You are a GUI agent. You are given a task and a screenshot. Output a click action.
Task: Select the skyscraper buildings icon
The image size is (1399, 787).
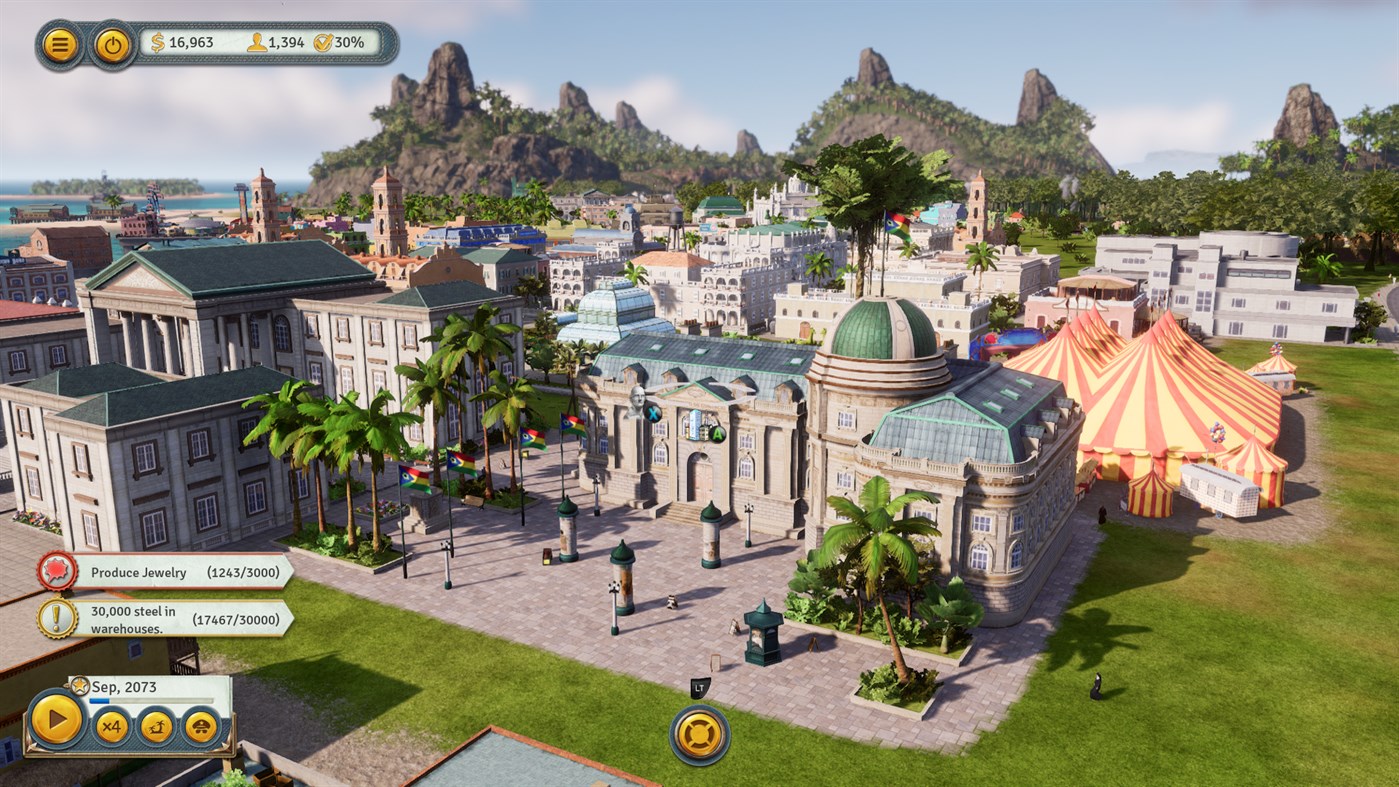point(697,424)
